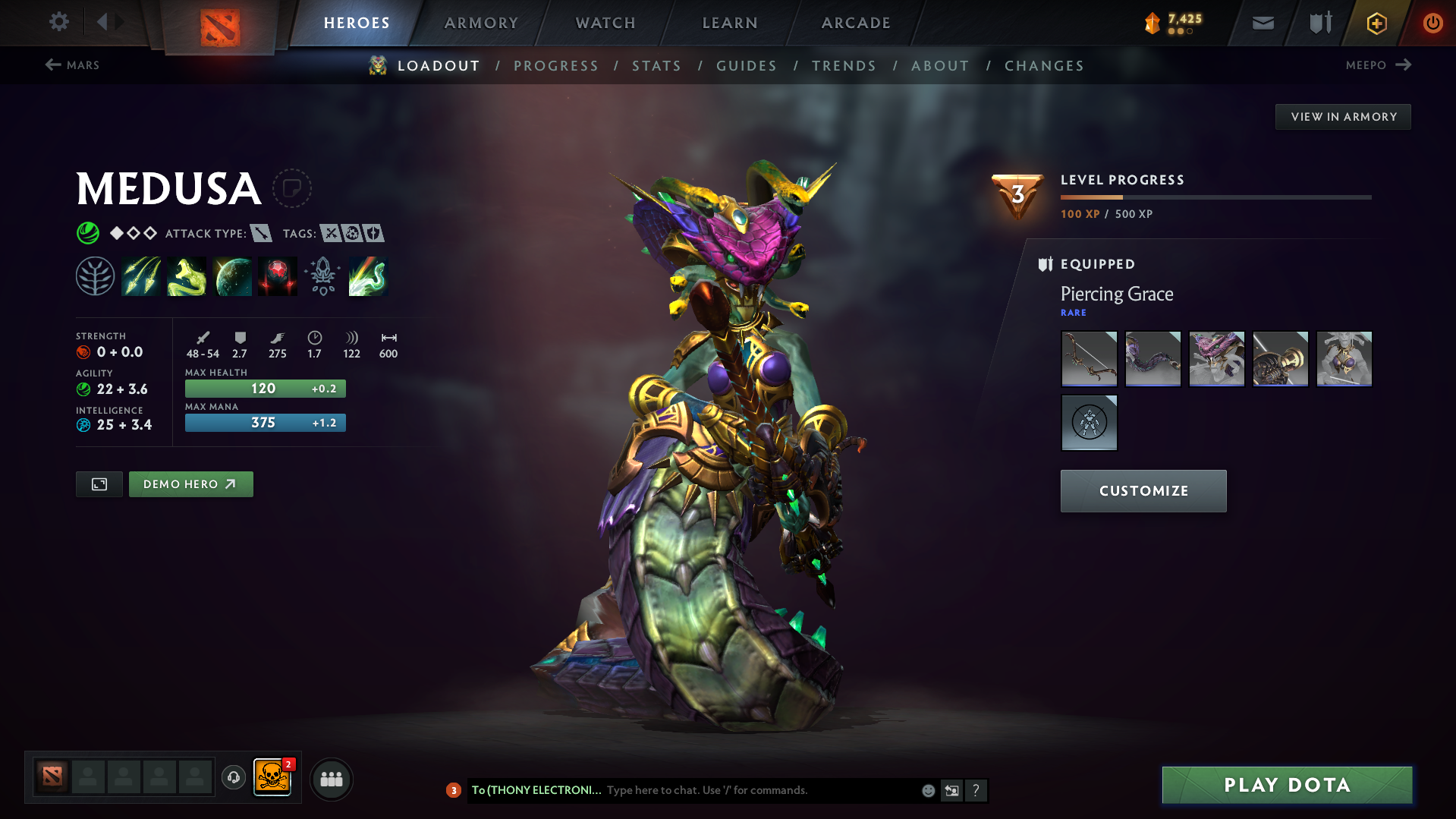Click the emoticon icon in chat
The height and width of the screenshot is (819, 1456).
coord(927,790)
